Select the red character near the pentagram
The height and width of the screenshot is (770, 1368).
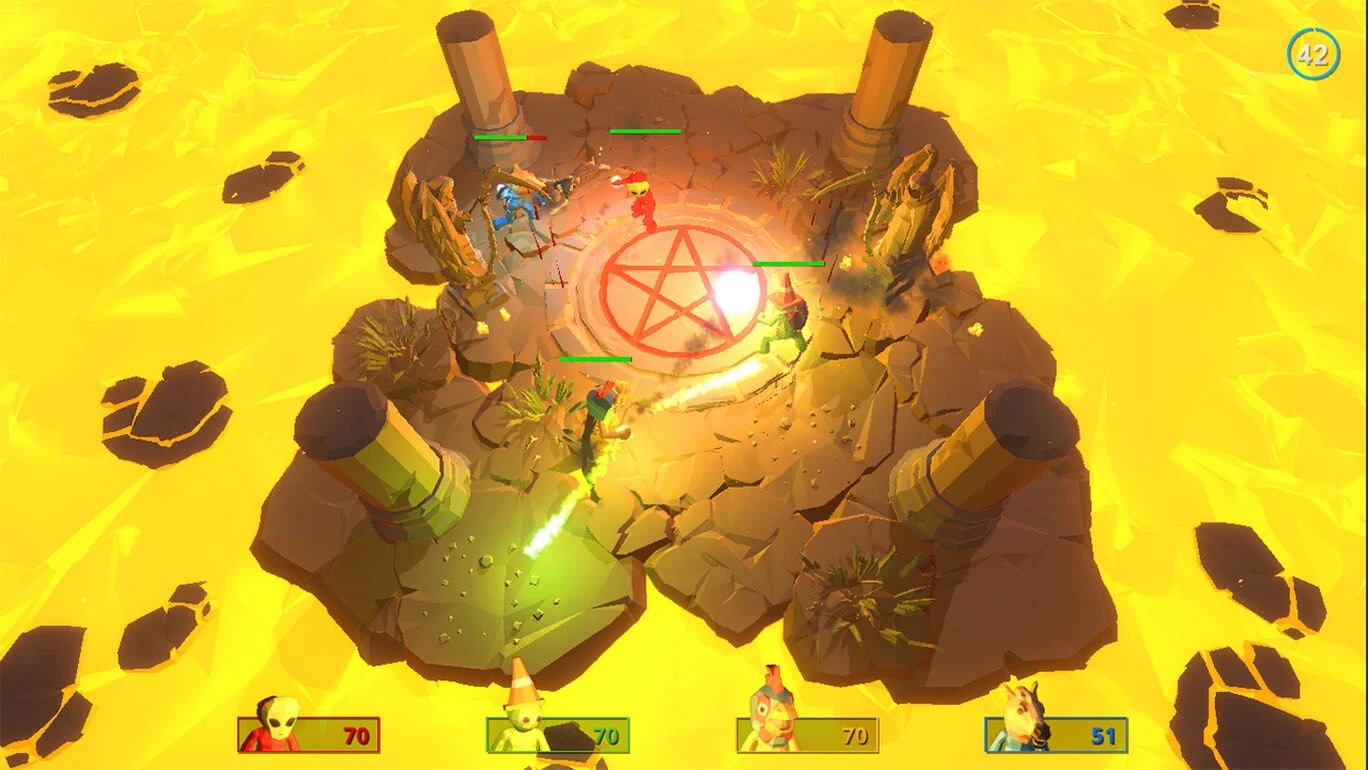click(x=640, y=200)
